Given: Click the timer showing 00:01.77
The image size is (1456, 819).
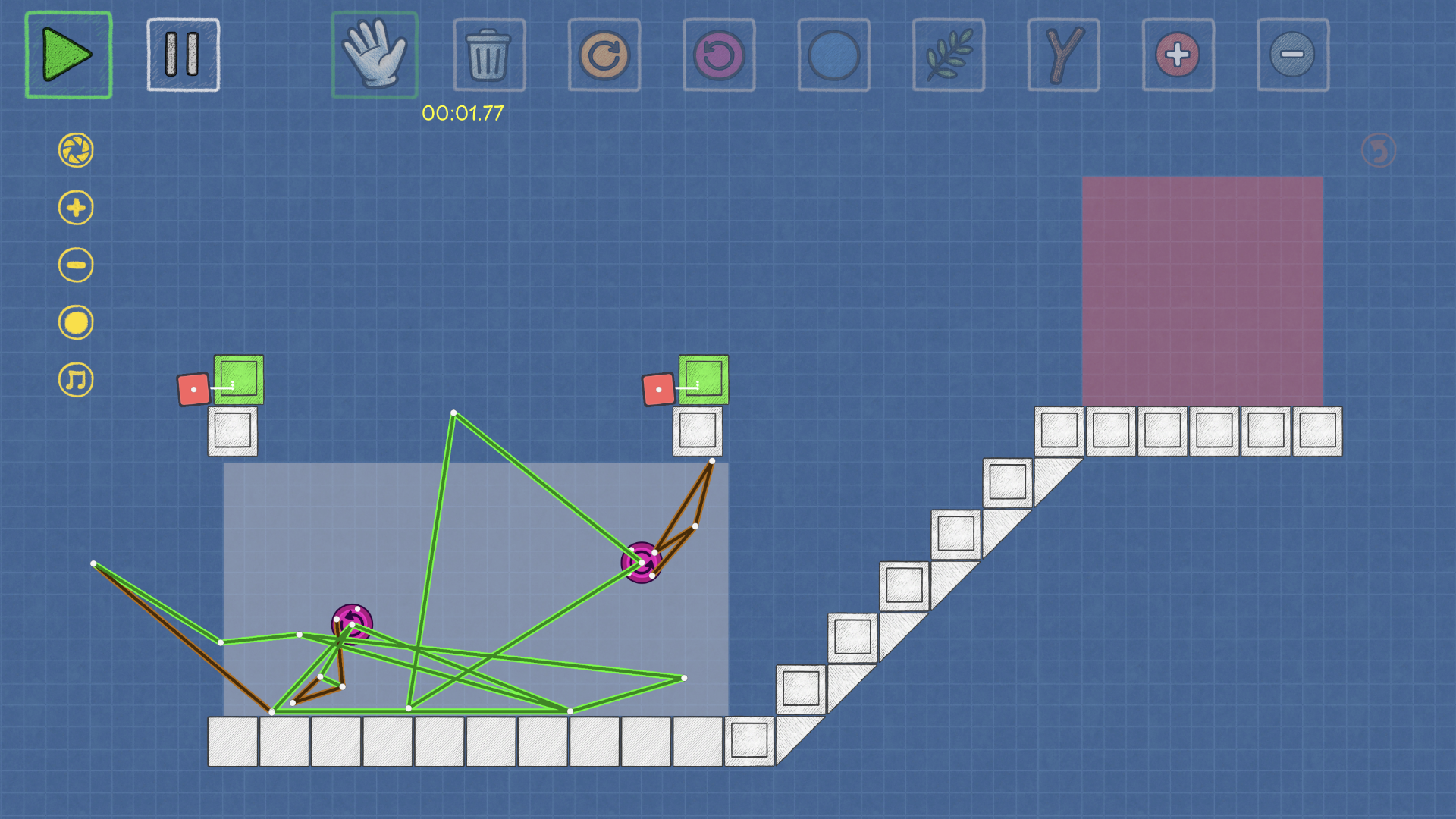Looking at the screenshot, I should click(x=462, y=115).
